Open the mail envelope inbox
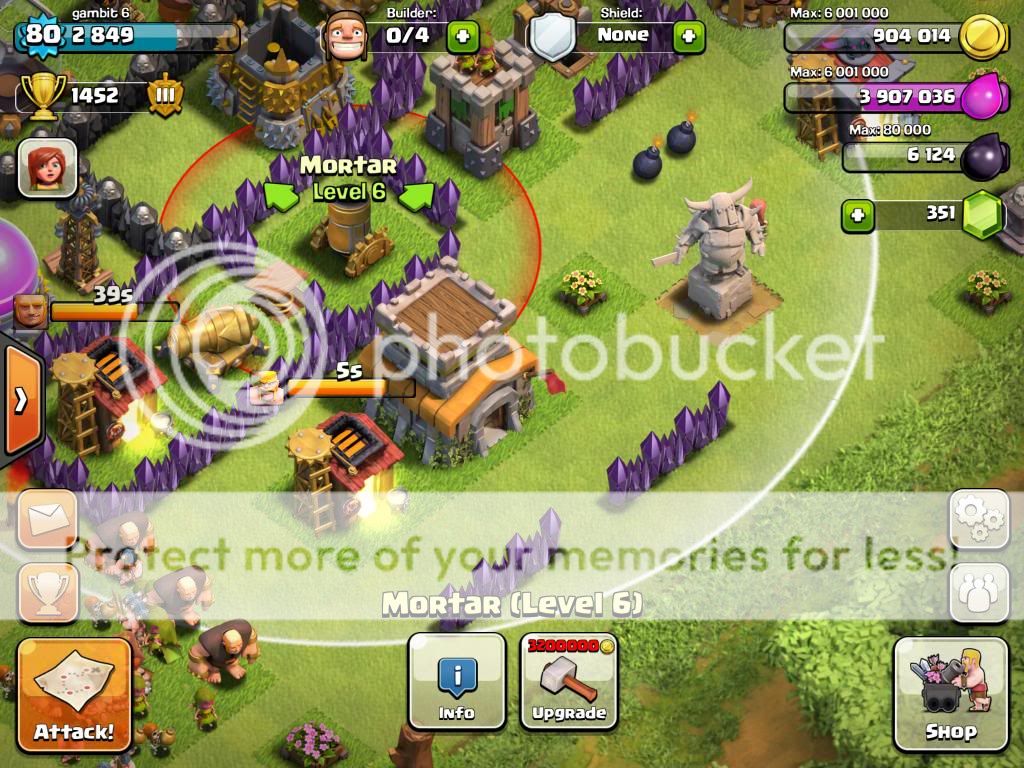Screen dimensions: 1024x768 [x=47, y=519]
